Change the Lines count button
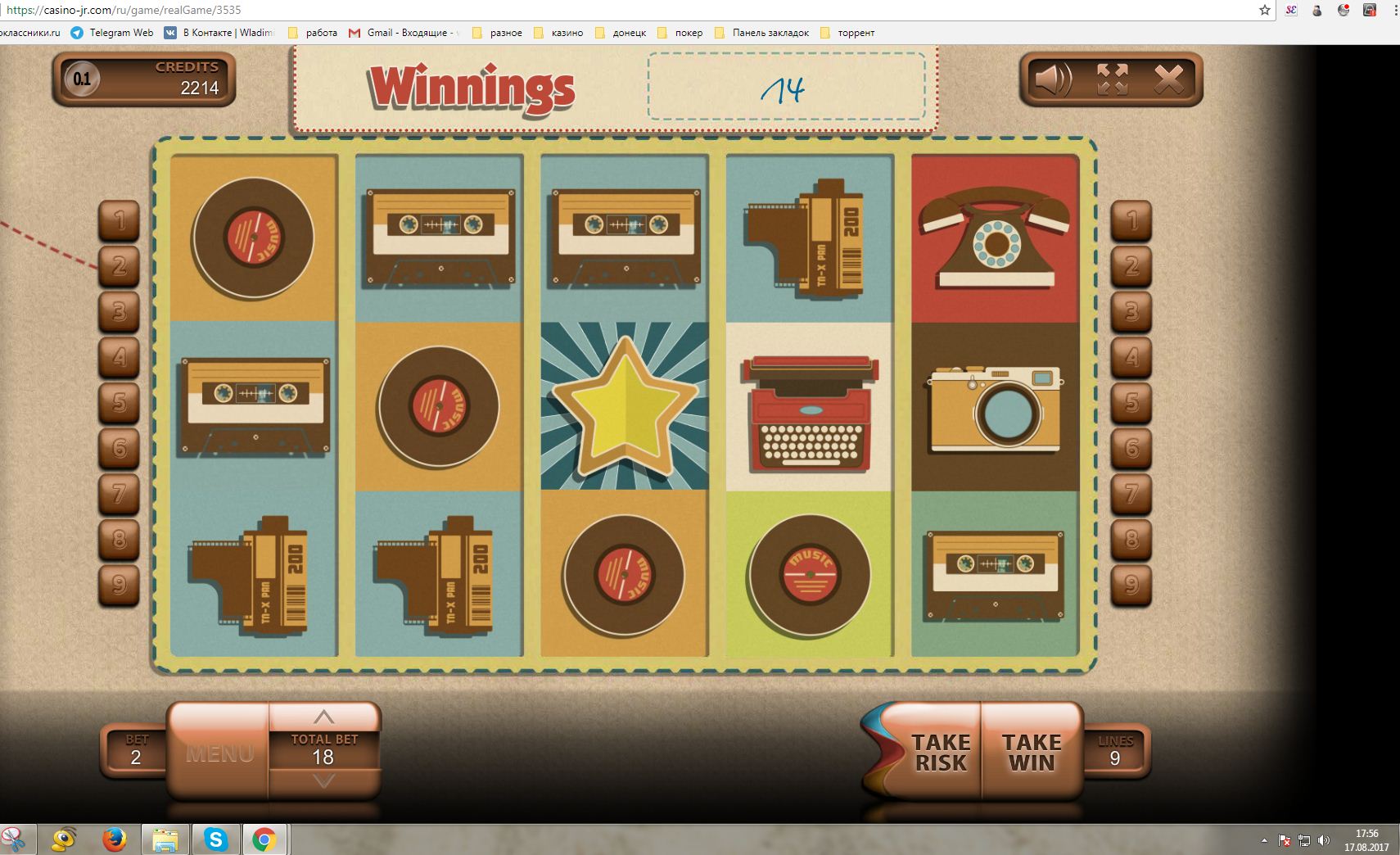Screen dimensions: 1400x855 click(x=1115, y=751)
